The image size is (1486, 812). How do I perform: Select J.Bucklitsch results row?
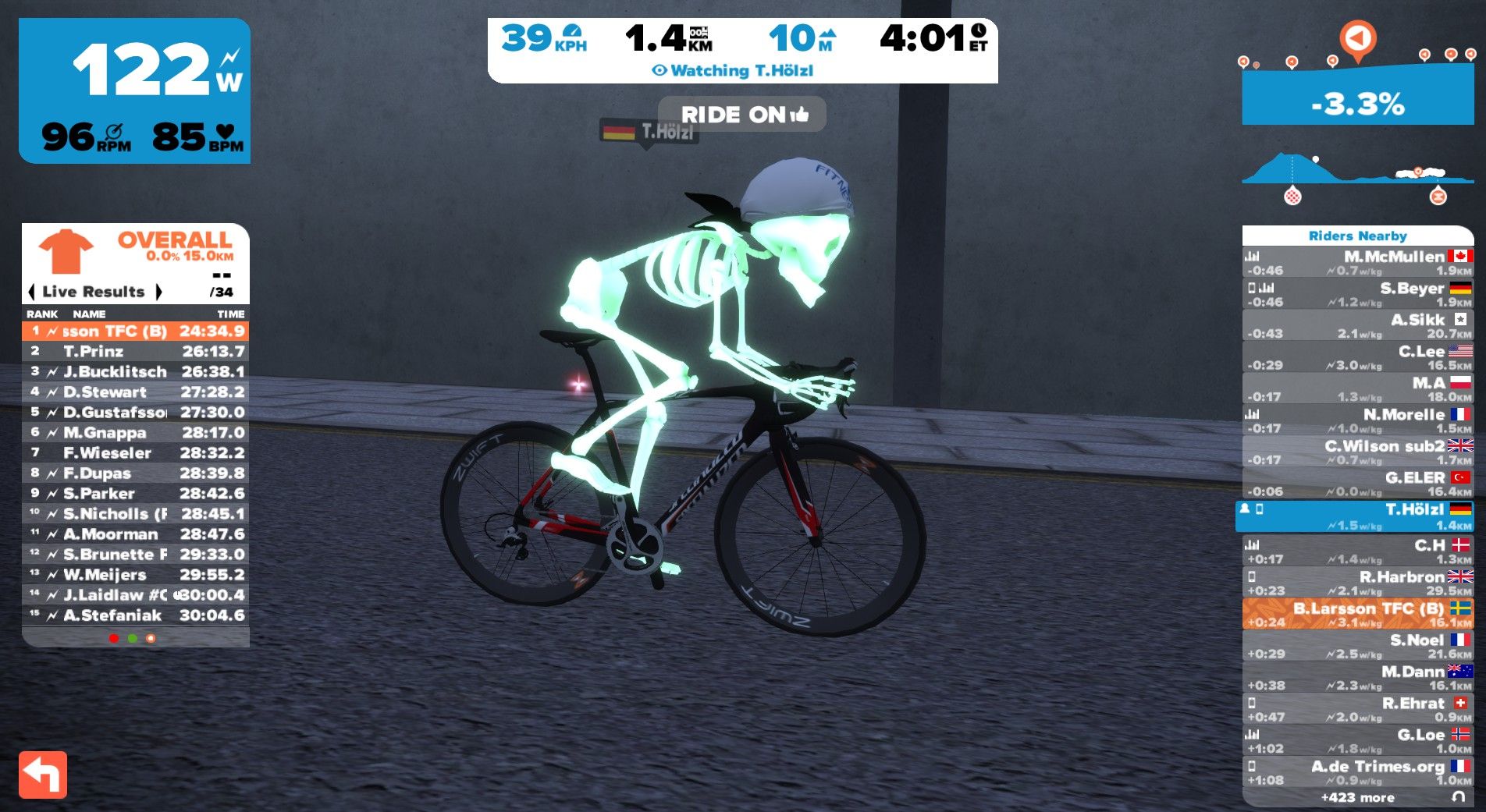[x=136, y=371]
